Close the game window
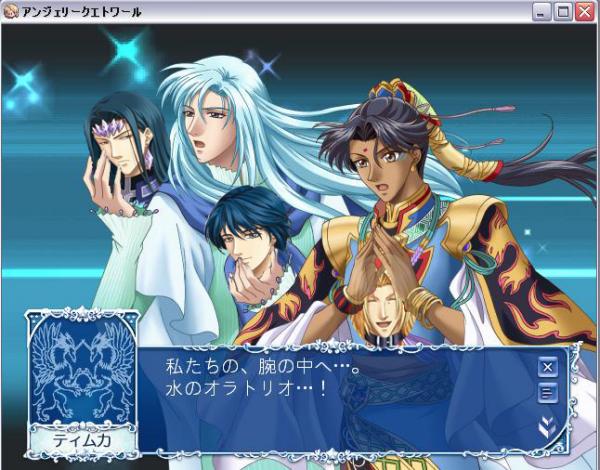 [584, 12]
